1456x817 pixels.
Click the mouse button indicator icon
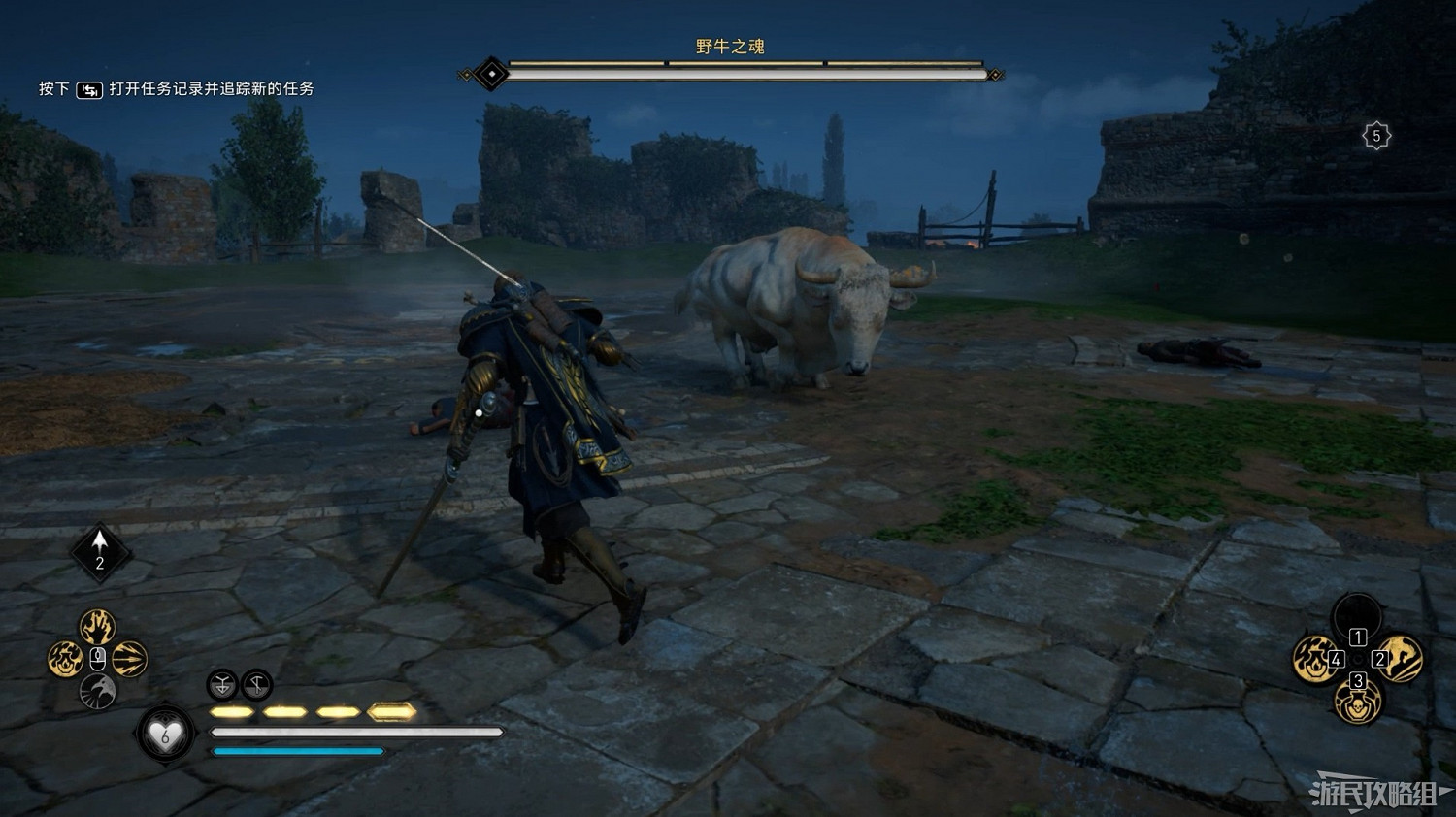tap(97, 658)
